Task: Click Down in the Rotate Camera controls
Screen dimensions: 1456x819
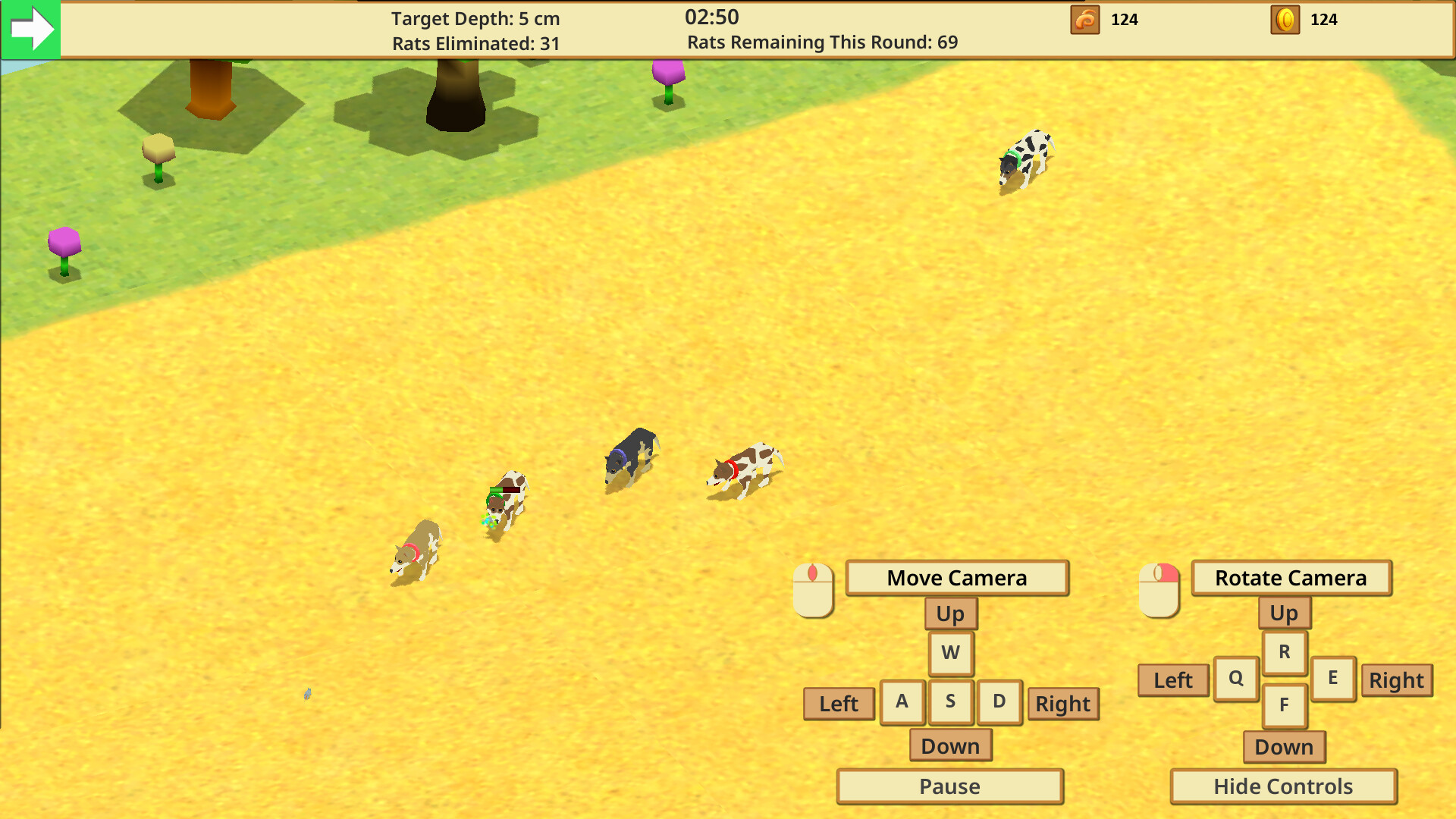Action: (x=1283, y=747)
